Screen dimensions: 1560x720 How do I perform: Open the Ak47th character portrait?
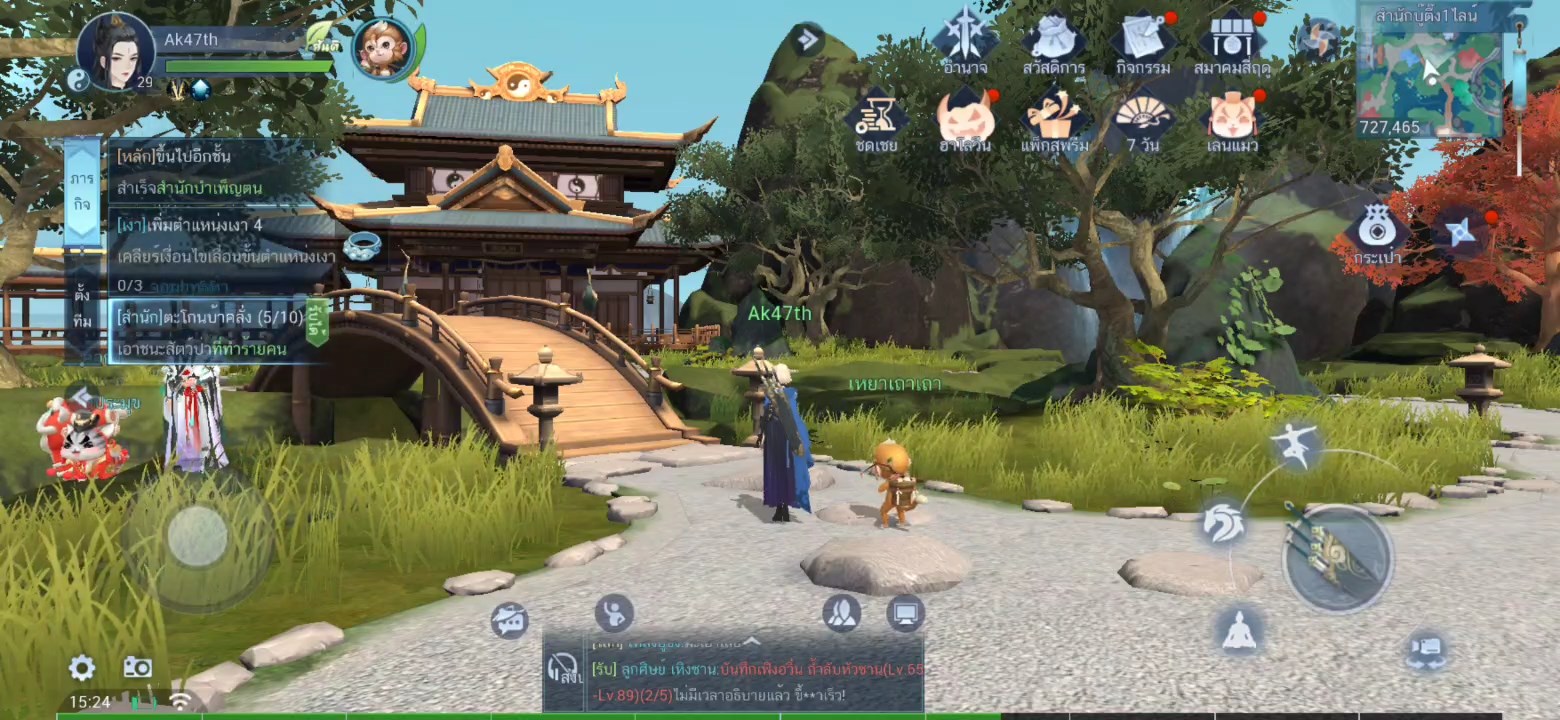(115, 50)
